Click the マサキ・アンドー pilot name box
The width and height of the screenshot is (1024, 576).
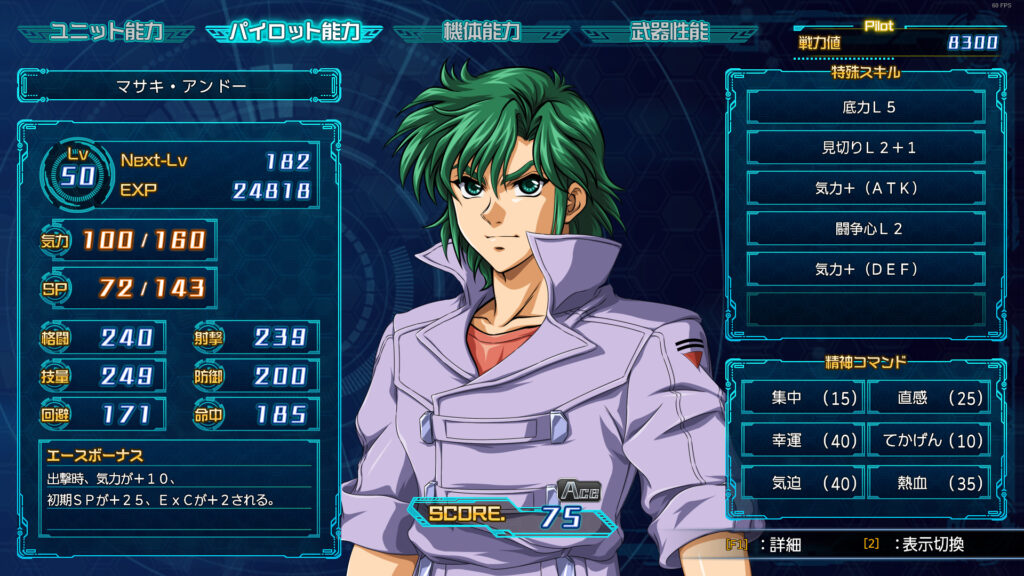click(180, 86)
